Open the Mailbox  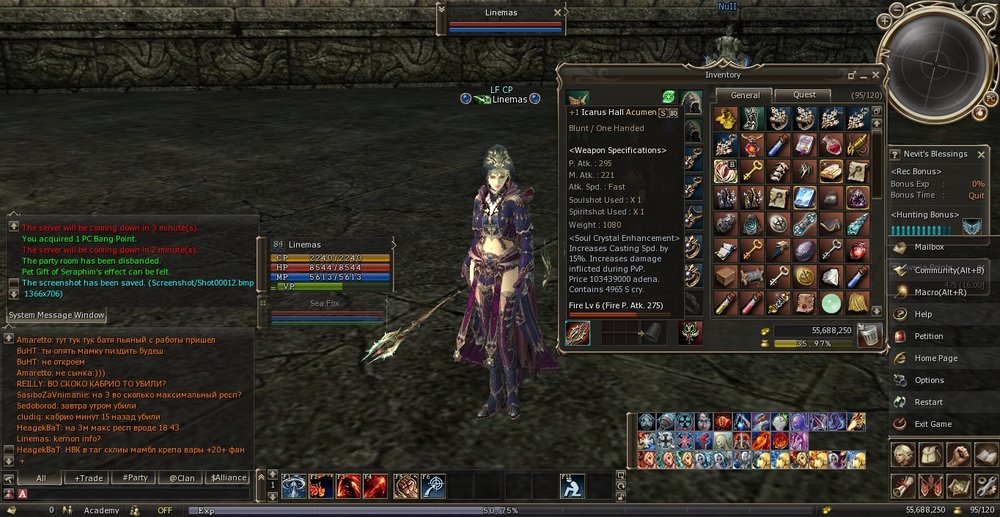(x=928, y=247)
